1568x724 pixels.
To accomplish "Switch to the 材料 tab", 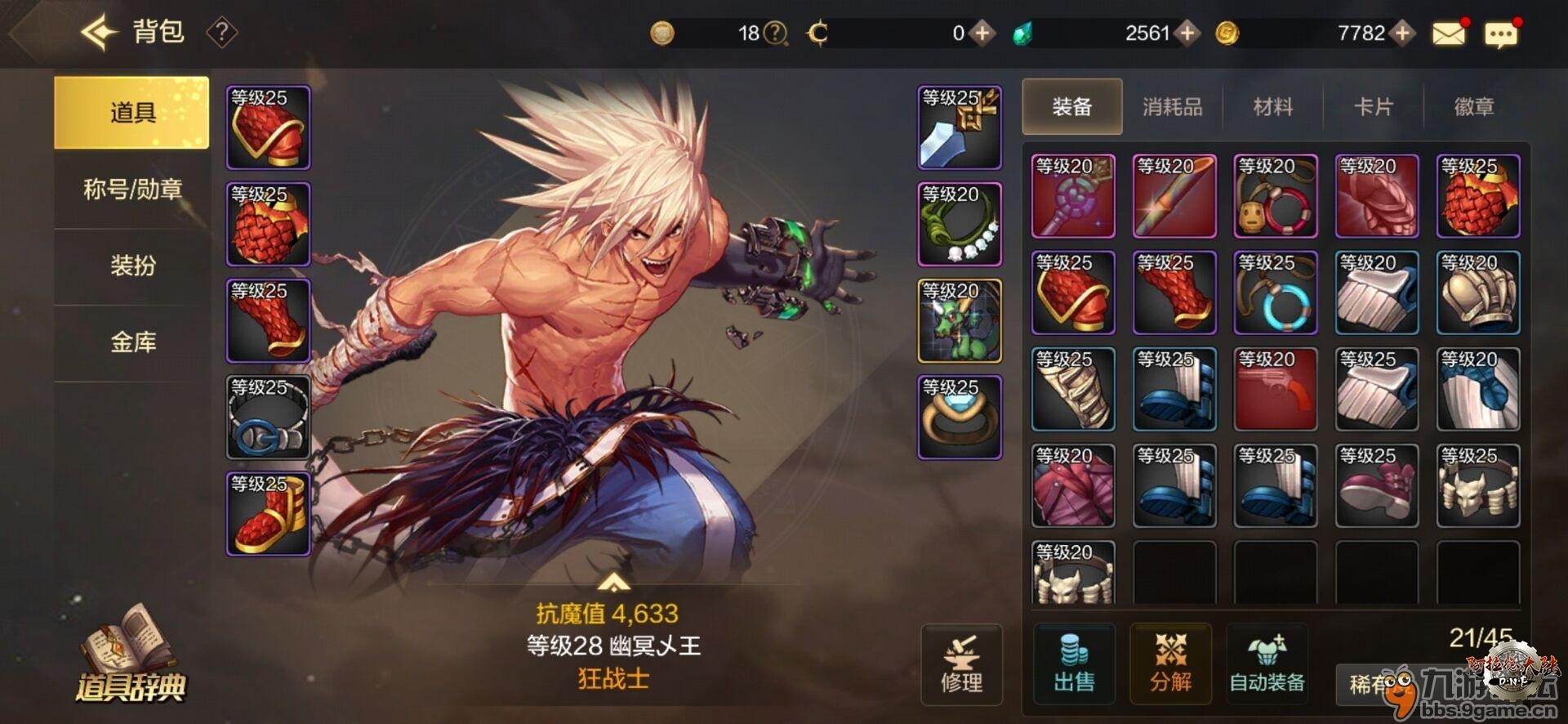I will 1272,107.
